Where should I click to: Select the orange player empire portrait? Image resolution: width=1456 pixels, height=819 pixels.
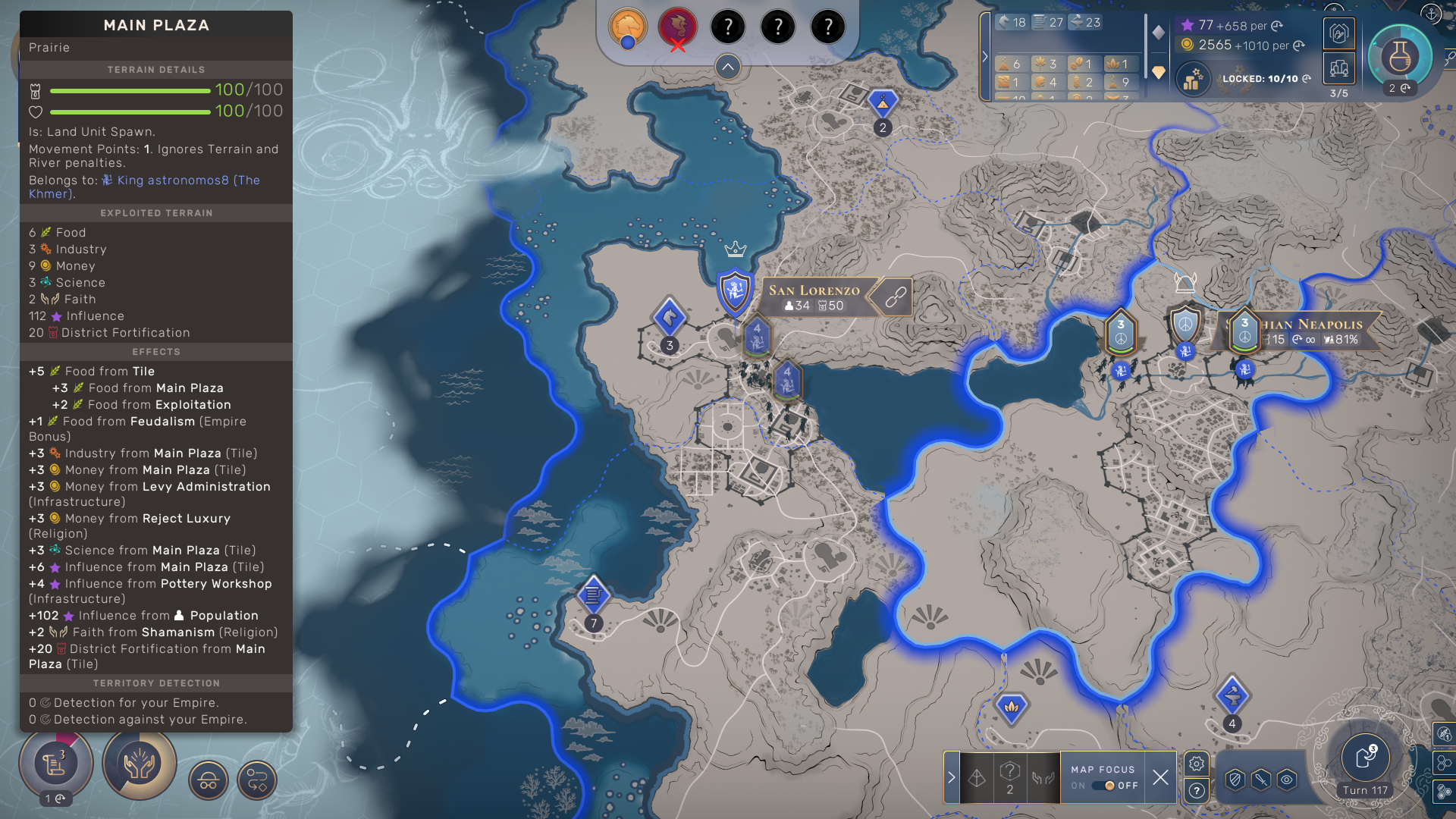[628, 27]
